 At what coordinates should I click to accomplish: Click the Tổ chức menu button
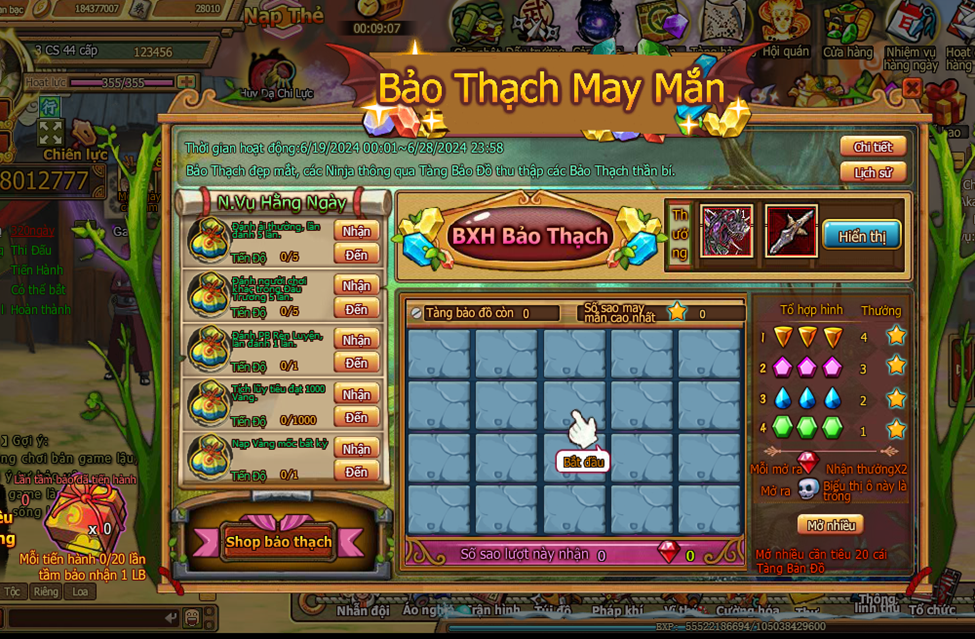(931, 609)
